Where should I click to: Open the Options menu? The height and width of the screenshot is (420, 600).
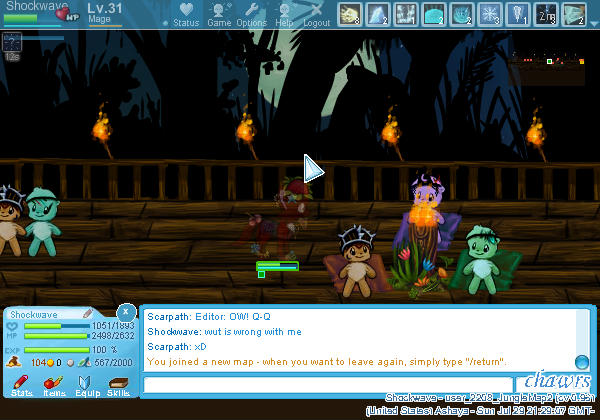point(251,15)
